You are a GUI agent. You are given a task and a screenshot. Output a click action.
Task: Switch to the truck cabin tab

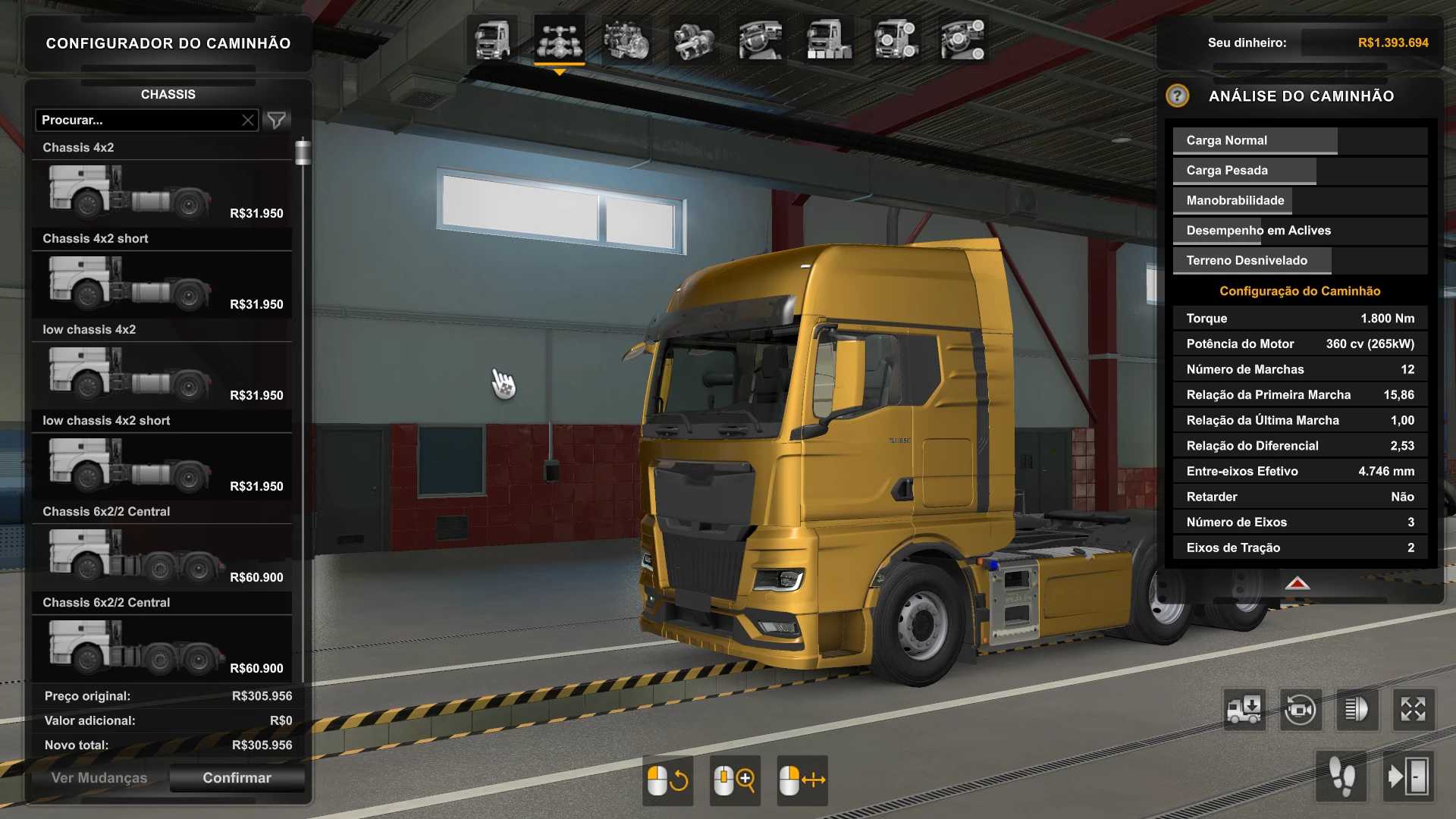pos(492,40)
